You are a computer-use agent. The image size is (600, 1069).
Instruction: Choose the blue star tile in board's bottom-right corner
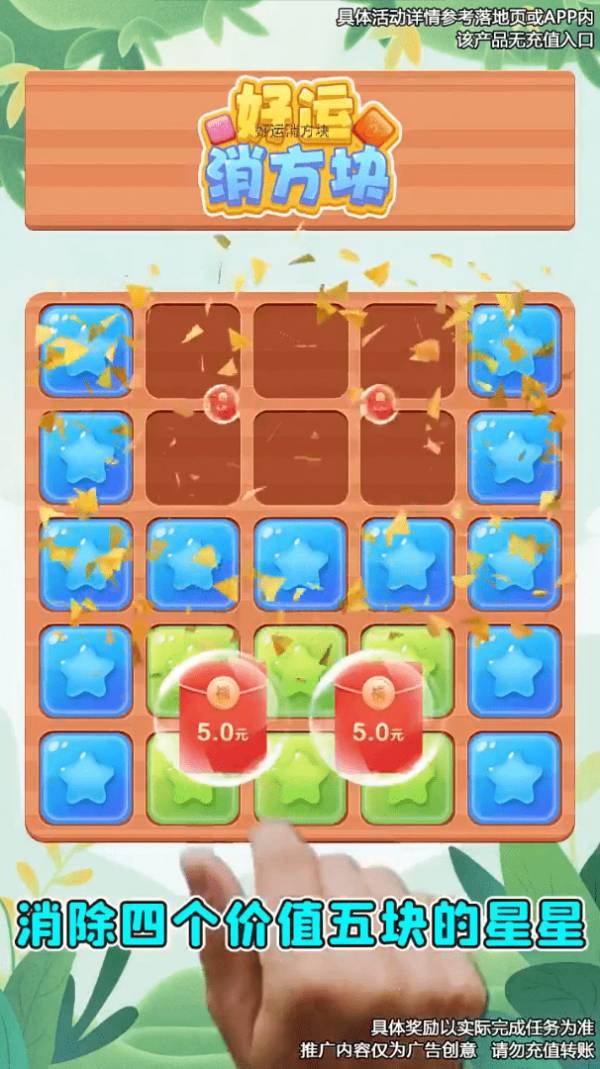(514, 779)
